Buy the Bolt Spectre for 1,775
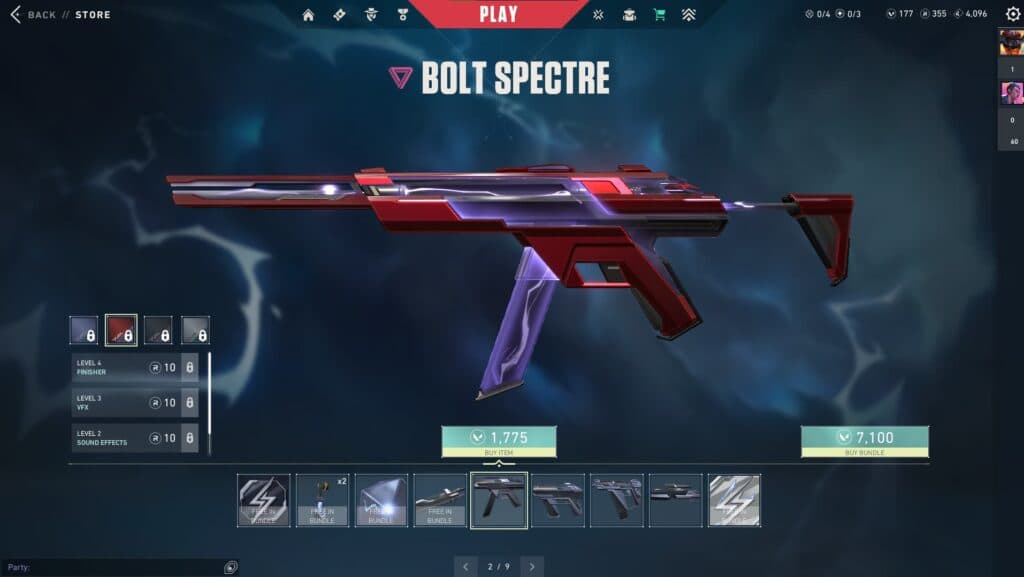1024x577 pixels. 499,441
